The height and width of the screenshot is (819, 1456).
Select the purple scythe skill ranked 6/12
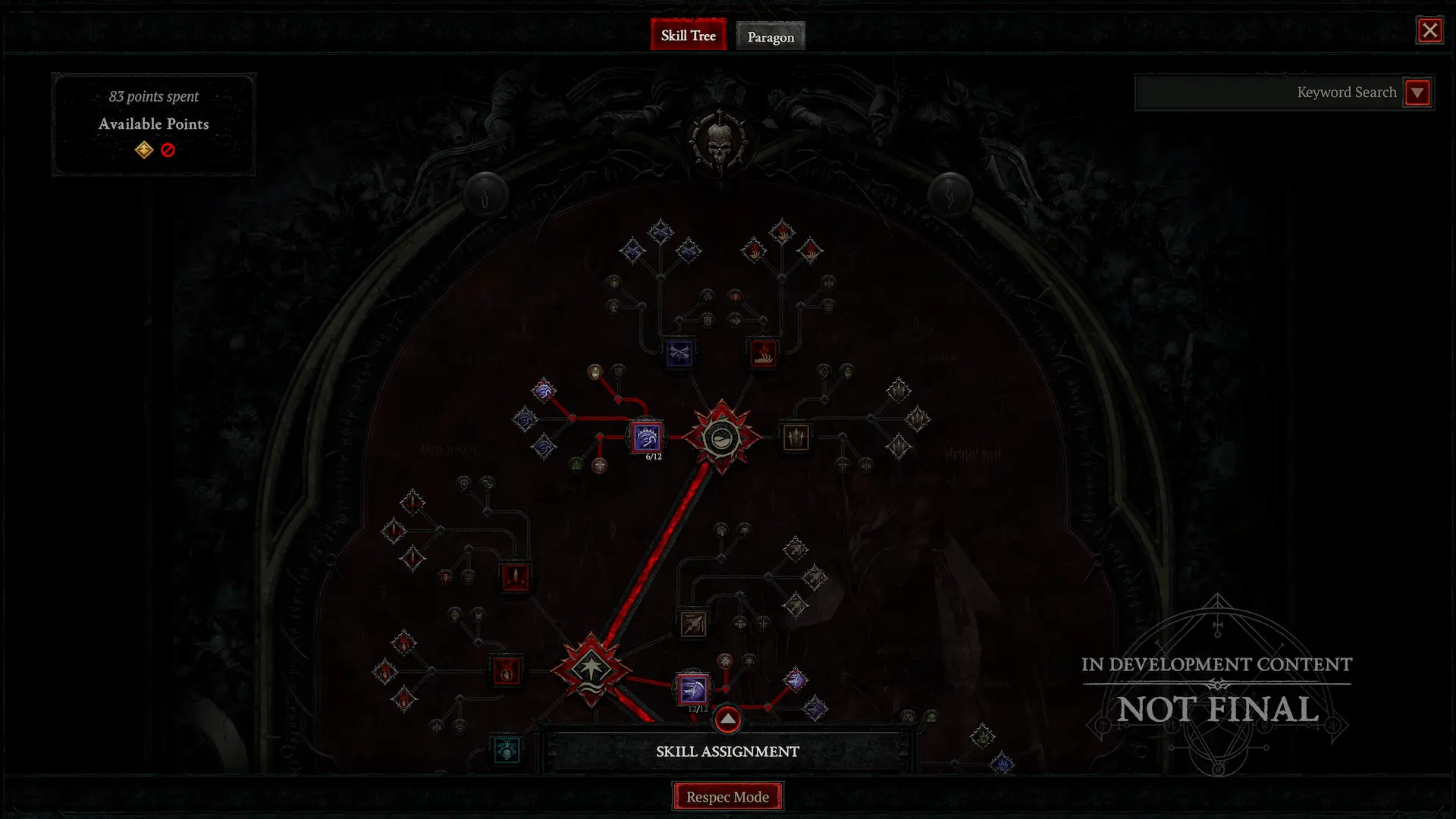point(646,437)
